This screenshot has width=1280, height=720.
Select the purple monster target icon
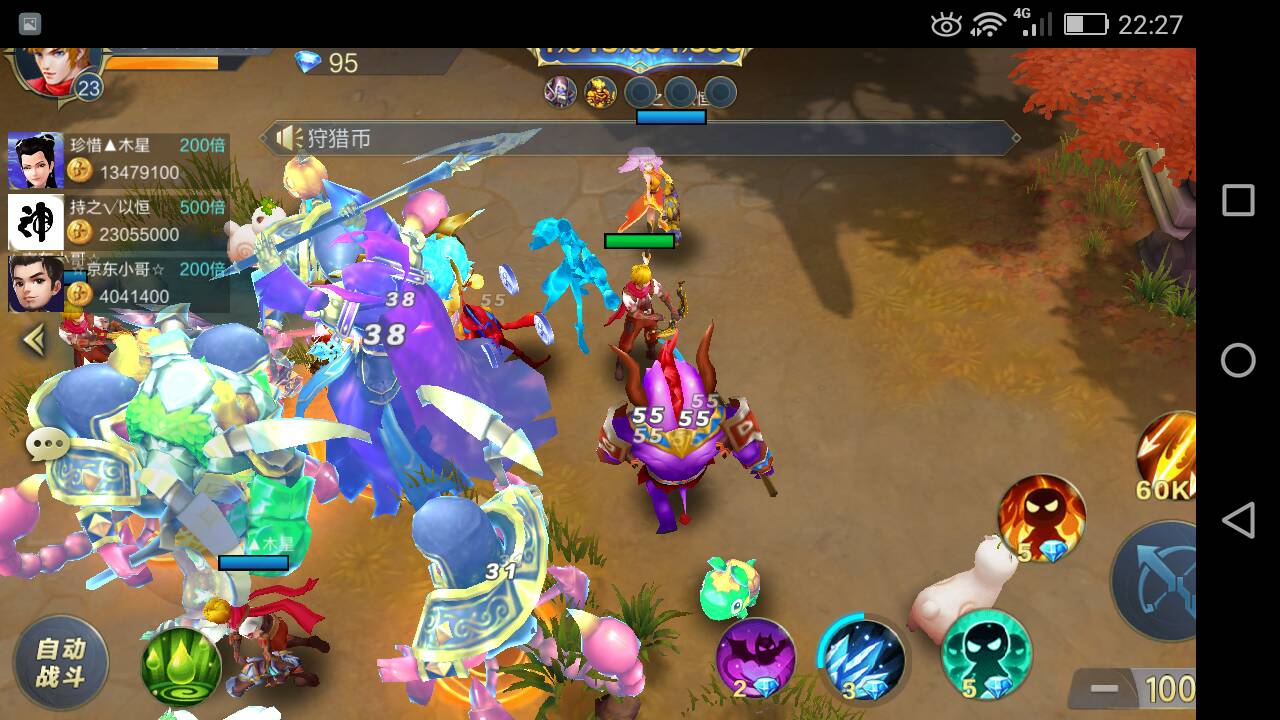(x=560, y=93)
